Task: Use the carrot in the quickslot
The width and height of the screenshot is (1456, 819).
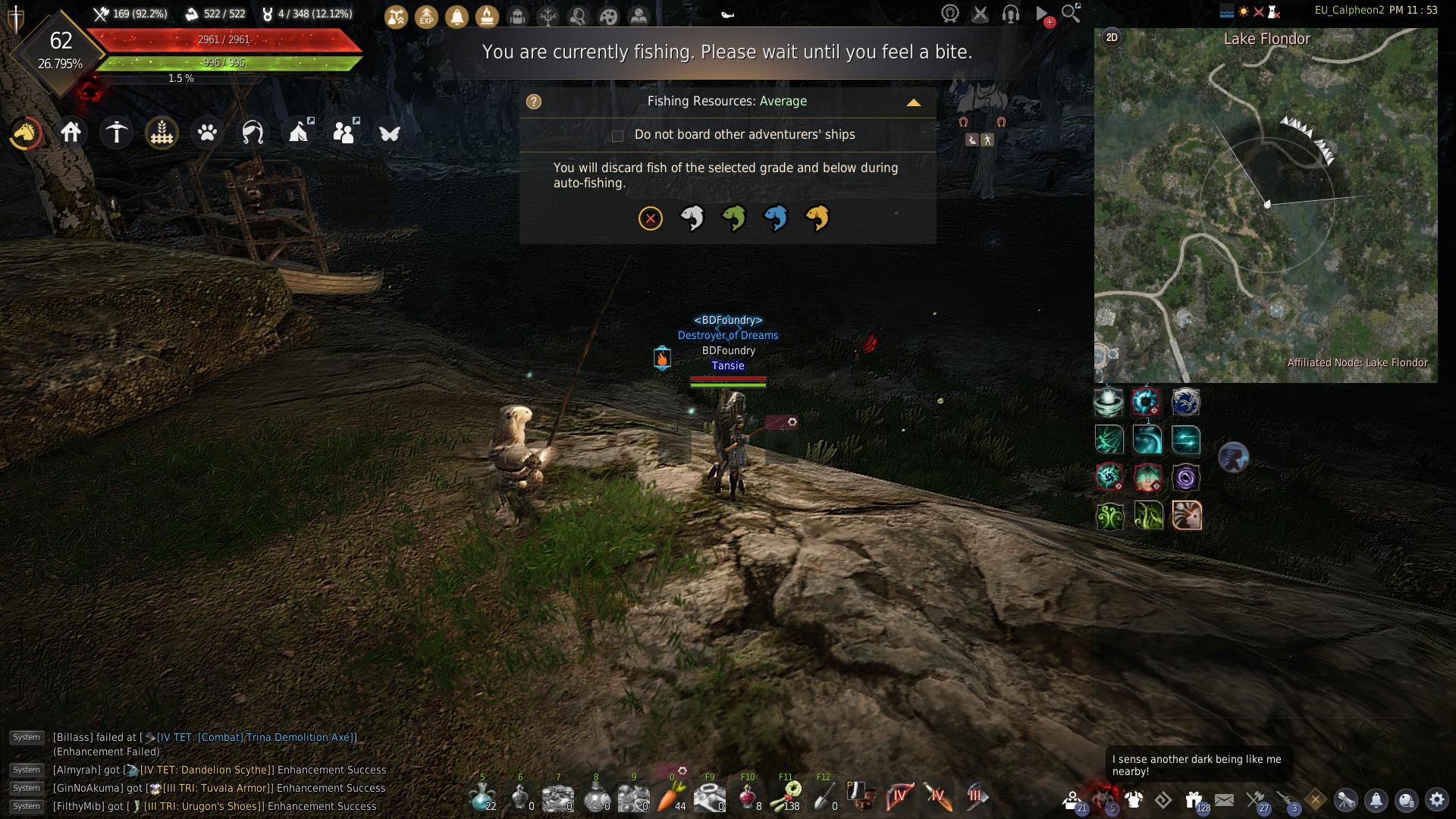Action: (x=672, y=796)
